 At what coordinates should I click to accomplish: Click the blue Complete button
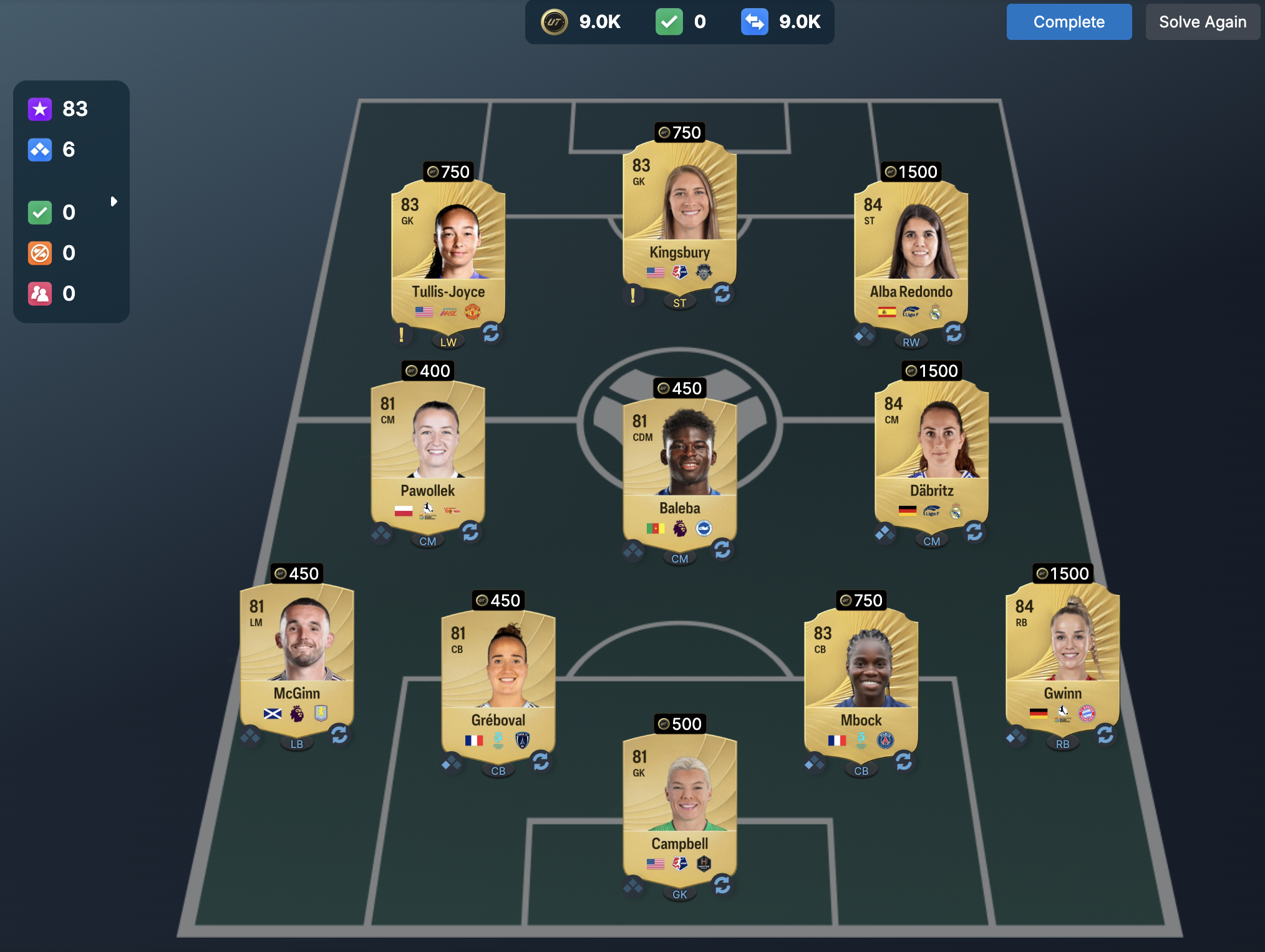(1069, 22)
